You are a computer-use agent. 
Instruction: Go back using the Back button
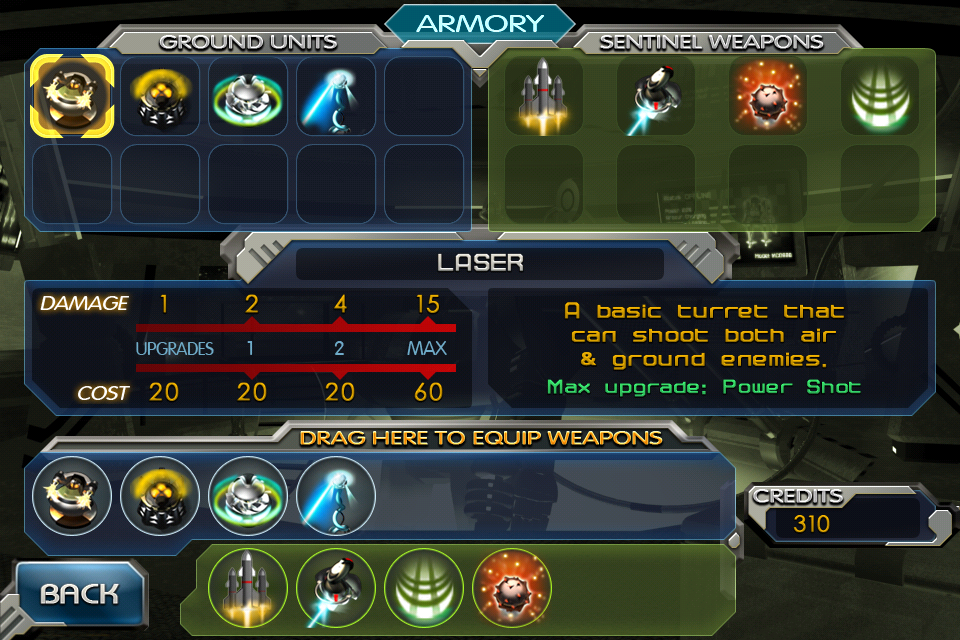[79, 595]
